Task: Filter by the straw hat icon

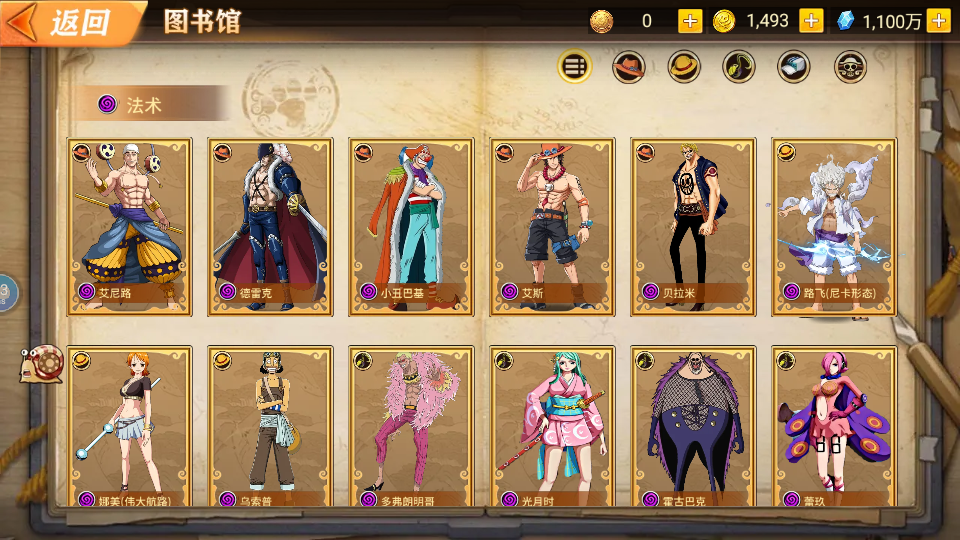Action: pos(685,67)
